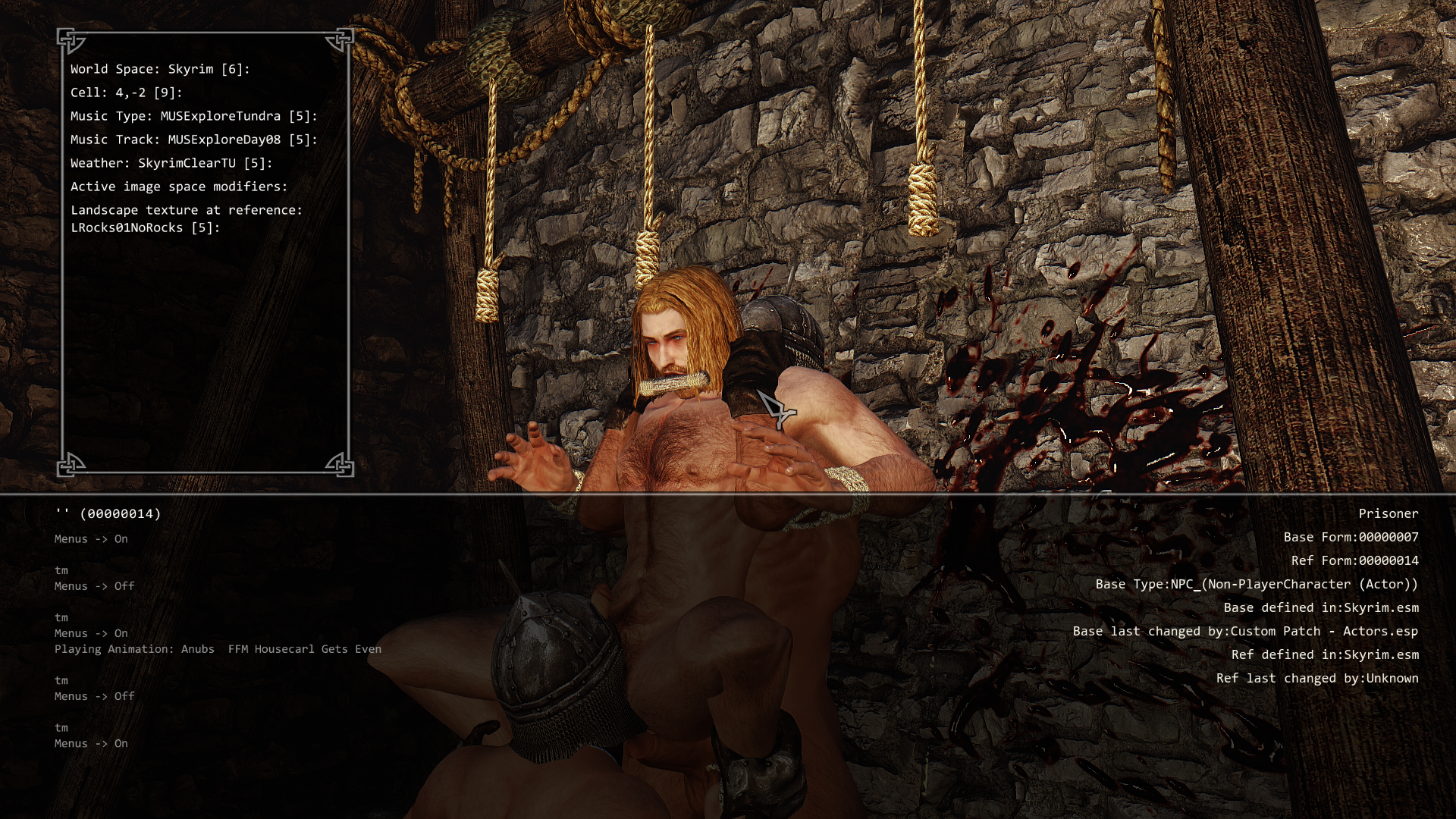Expand the Weather: SkyrimClearTU entry
This screenshot has height=819, width=1456.
(171, 163)
